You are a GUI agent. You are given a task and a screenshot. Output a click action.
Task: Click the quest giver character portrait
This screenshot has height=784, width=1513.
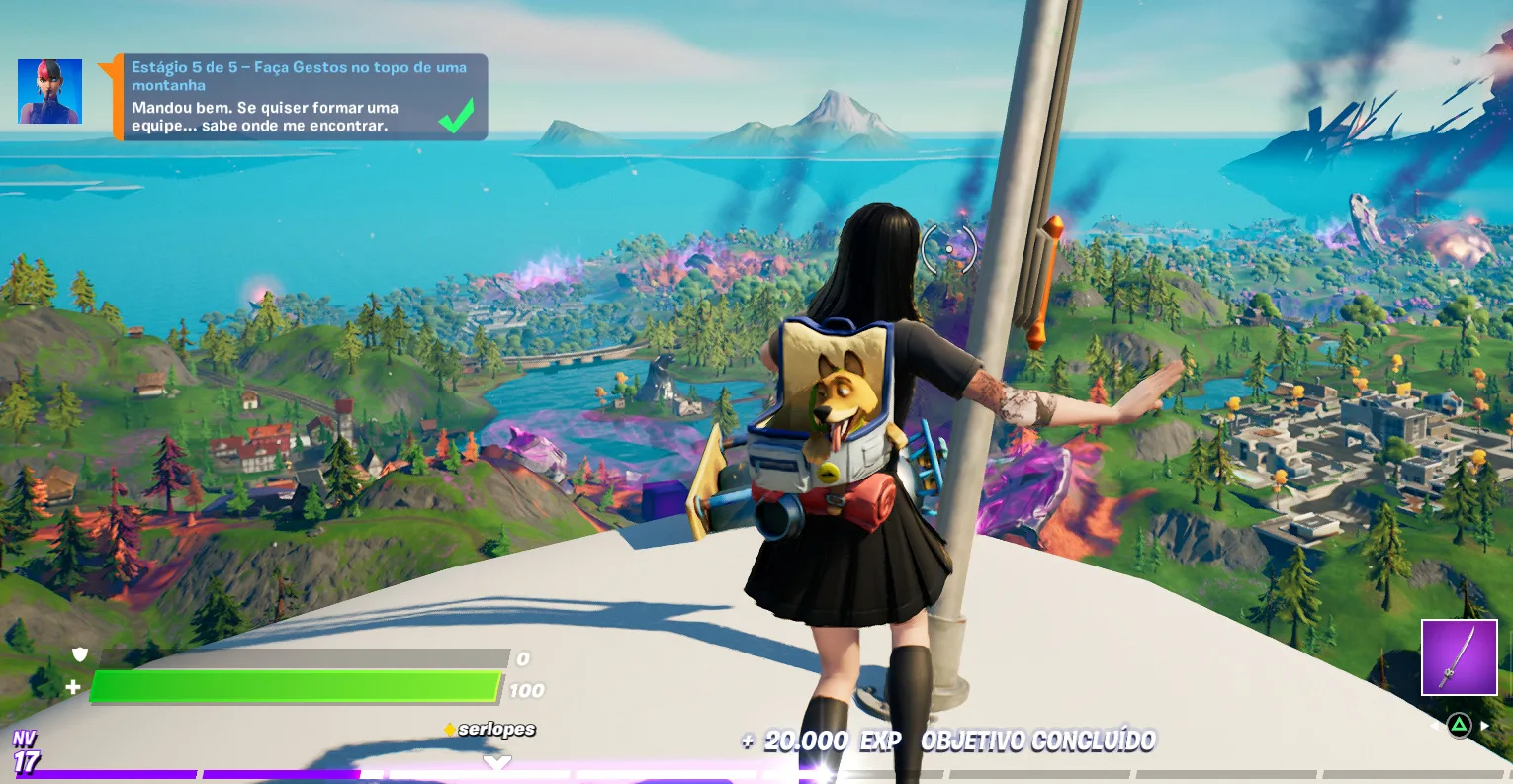pos(49,92)
